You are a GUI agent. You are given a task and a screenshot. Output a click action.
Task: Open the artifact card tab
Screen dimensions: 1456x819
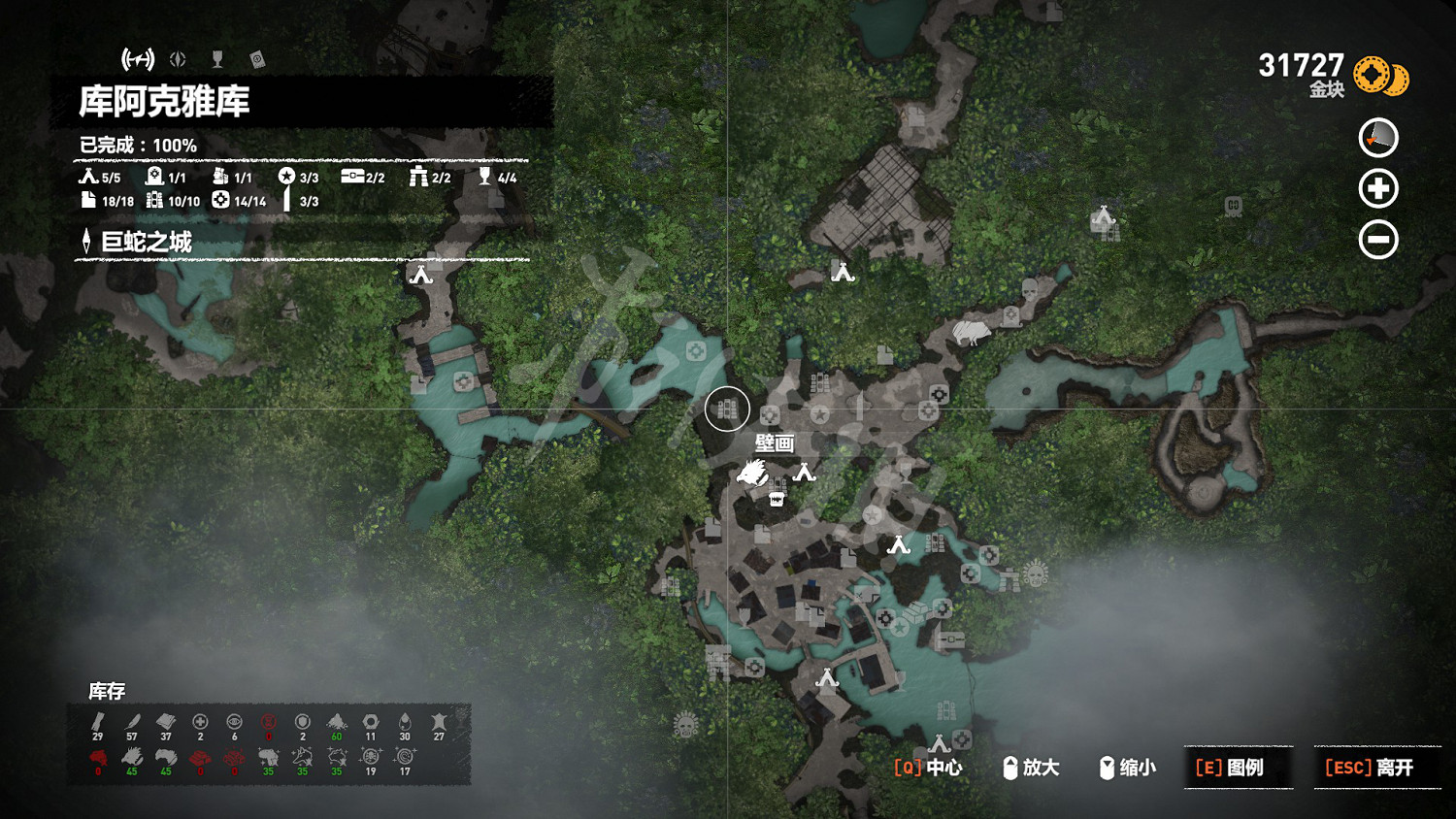tap(257, 60)
